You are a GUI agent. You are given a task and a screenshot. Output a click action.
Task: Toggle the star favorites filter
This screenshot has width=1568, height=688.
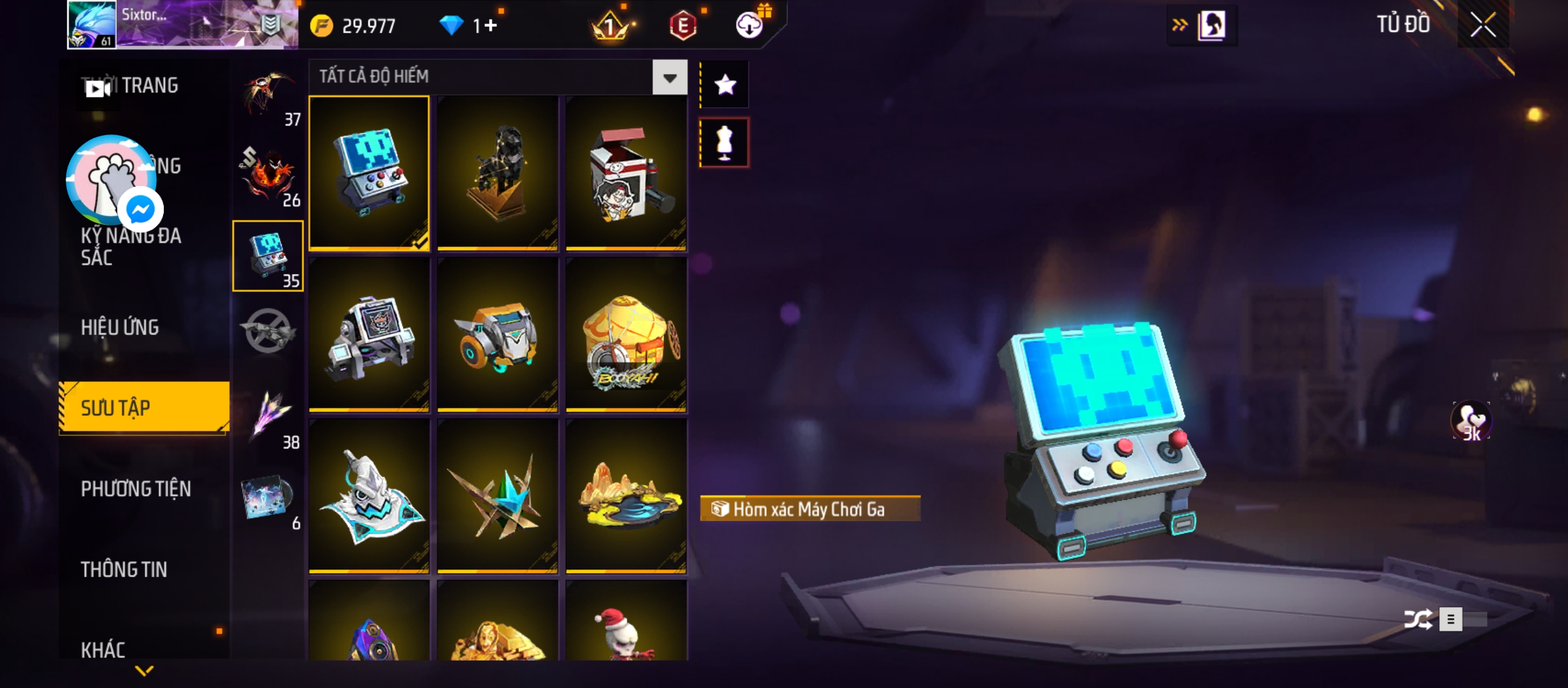point(725,85)
